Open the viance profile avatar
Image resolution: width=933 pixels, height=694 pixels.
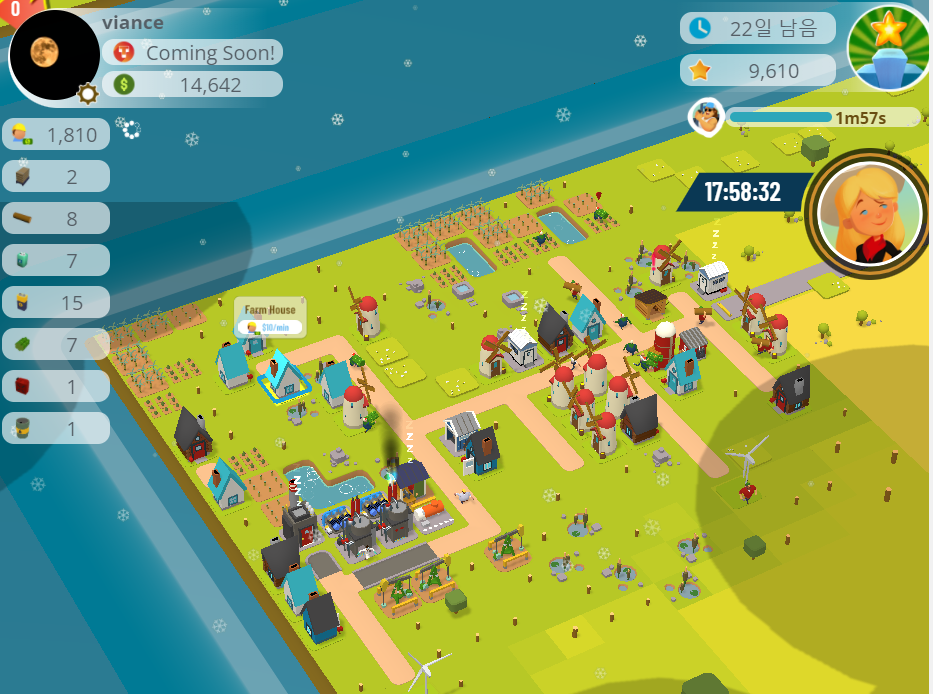52,56
